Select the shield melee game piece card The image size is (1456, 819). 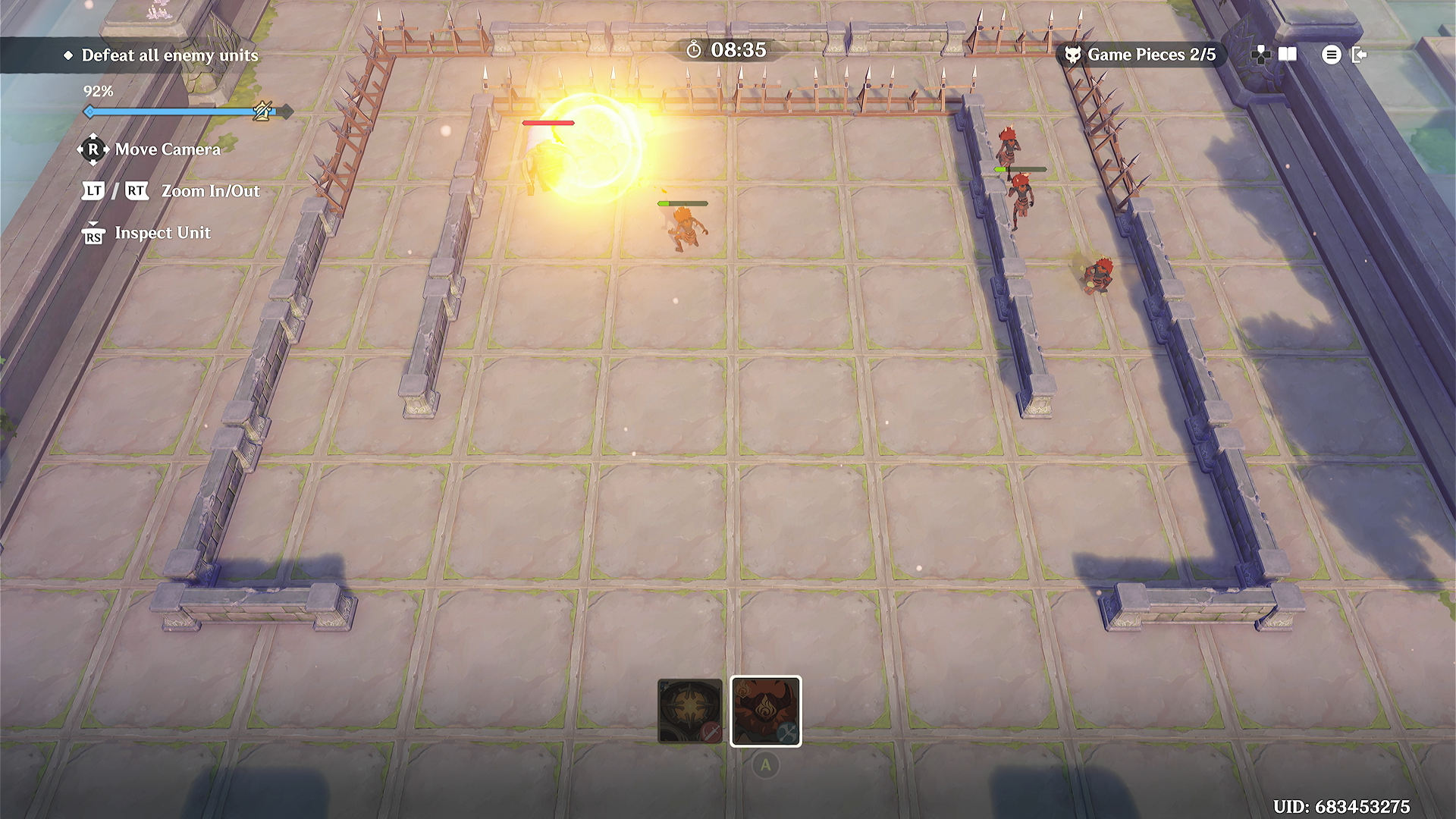(x=689, y=711)
